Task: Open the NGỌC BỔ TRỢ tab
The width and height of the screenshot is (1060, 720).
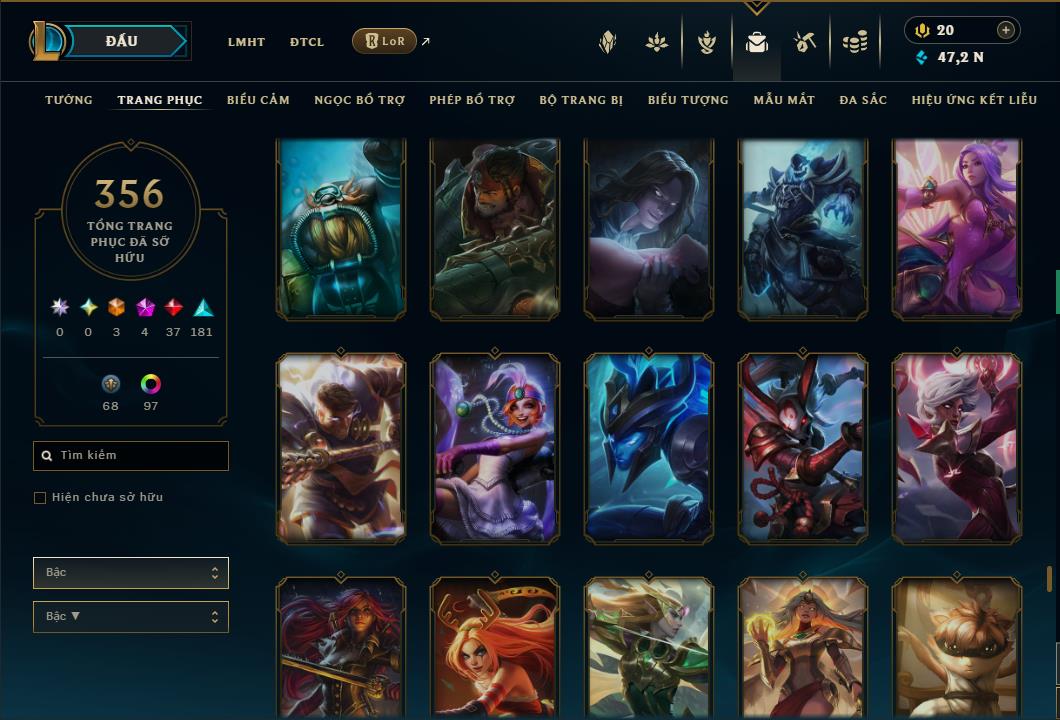Action: pos(359,100)
